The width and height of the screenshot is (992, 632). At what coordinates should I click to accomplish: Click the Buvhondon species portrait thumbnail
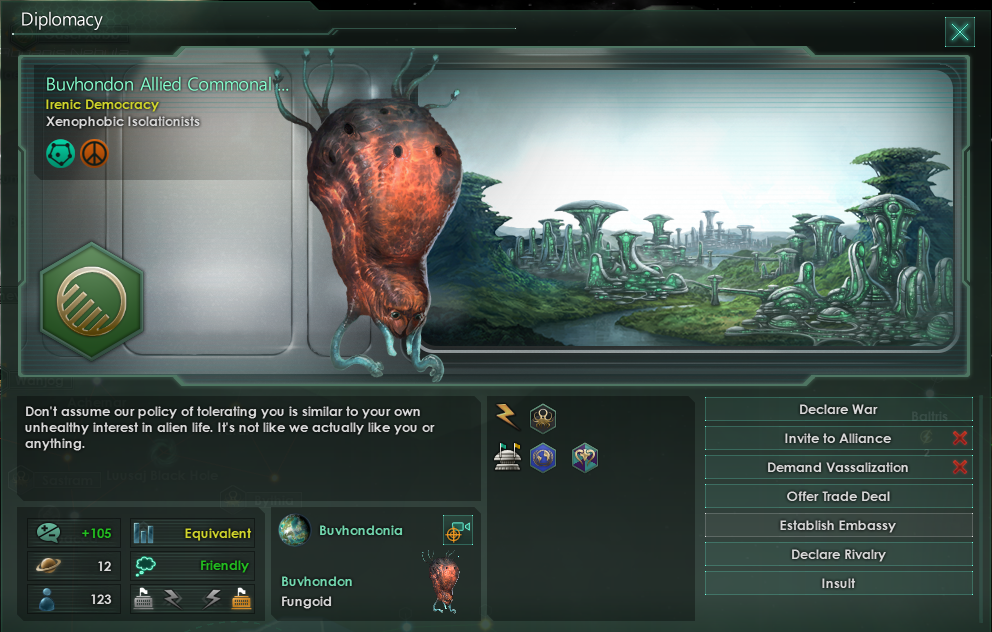(444, 579)
